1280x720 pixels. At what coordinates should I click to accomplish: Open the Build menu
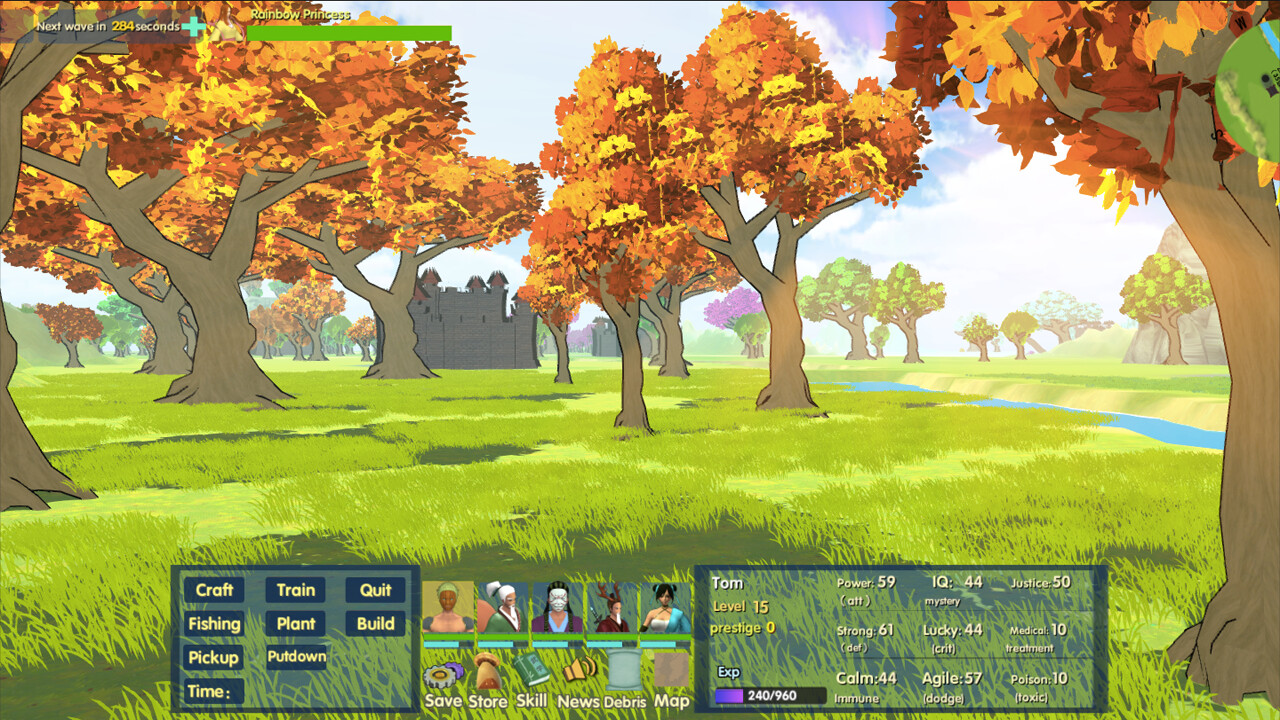click(x=377, y=623)
